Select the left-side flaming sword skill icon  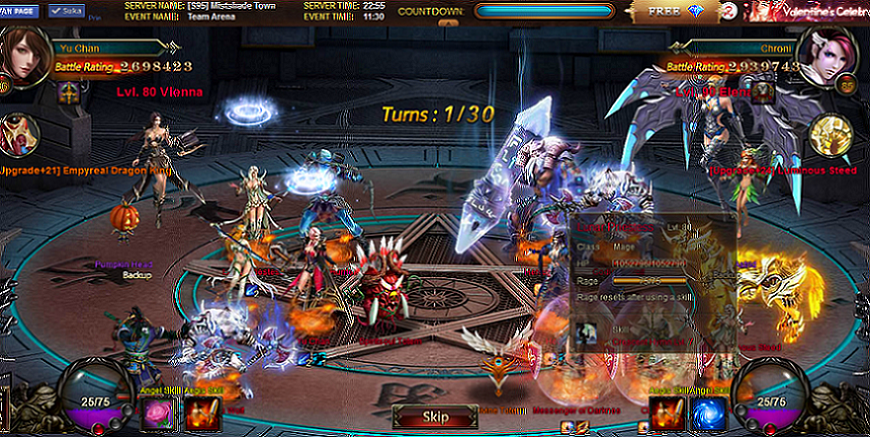tap(201, 412)
